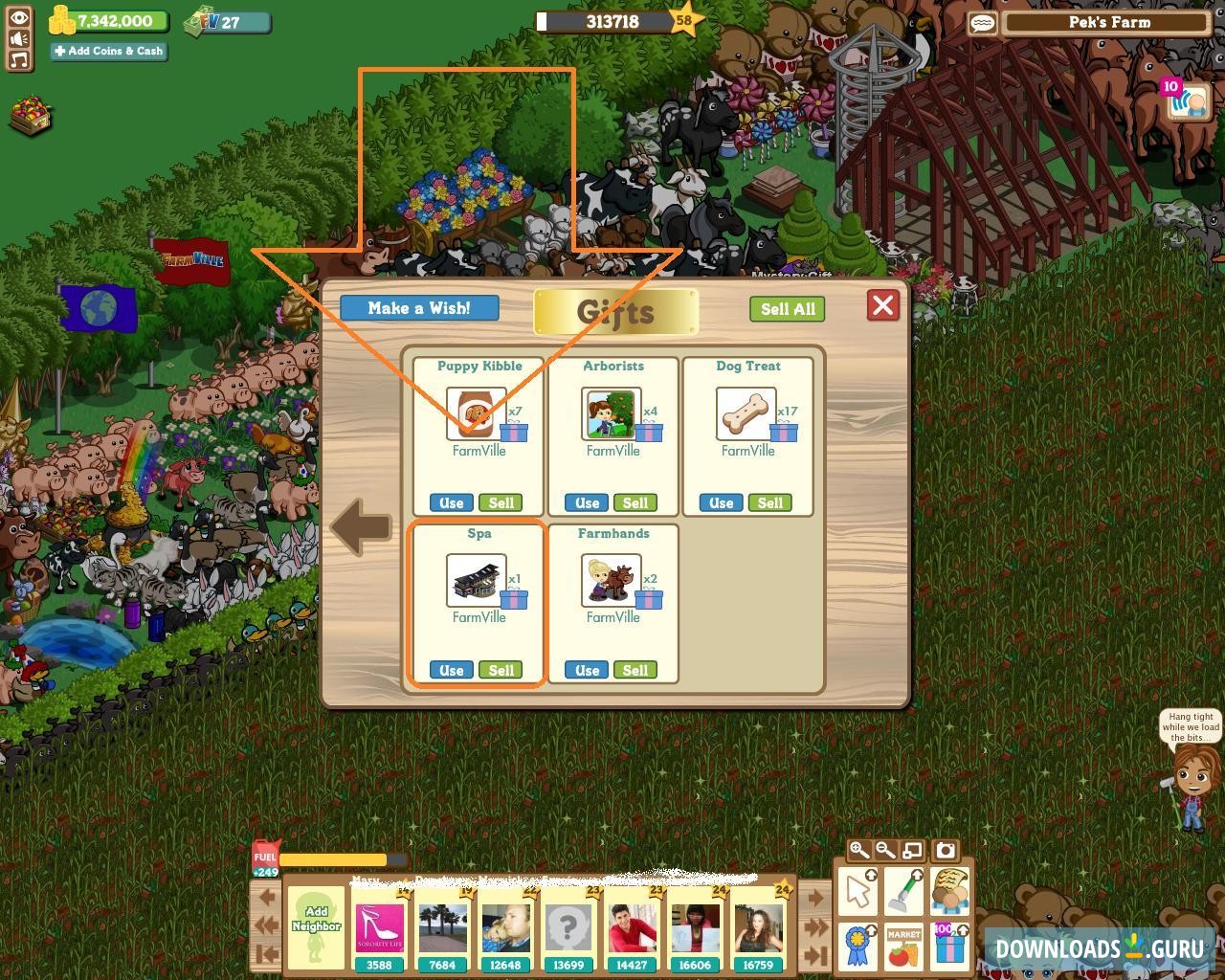Viewport: 1225px width, 980px height.
Task: Toggle the background music note
Action: tap(19, 60)
